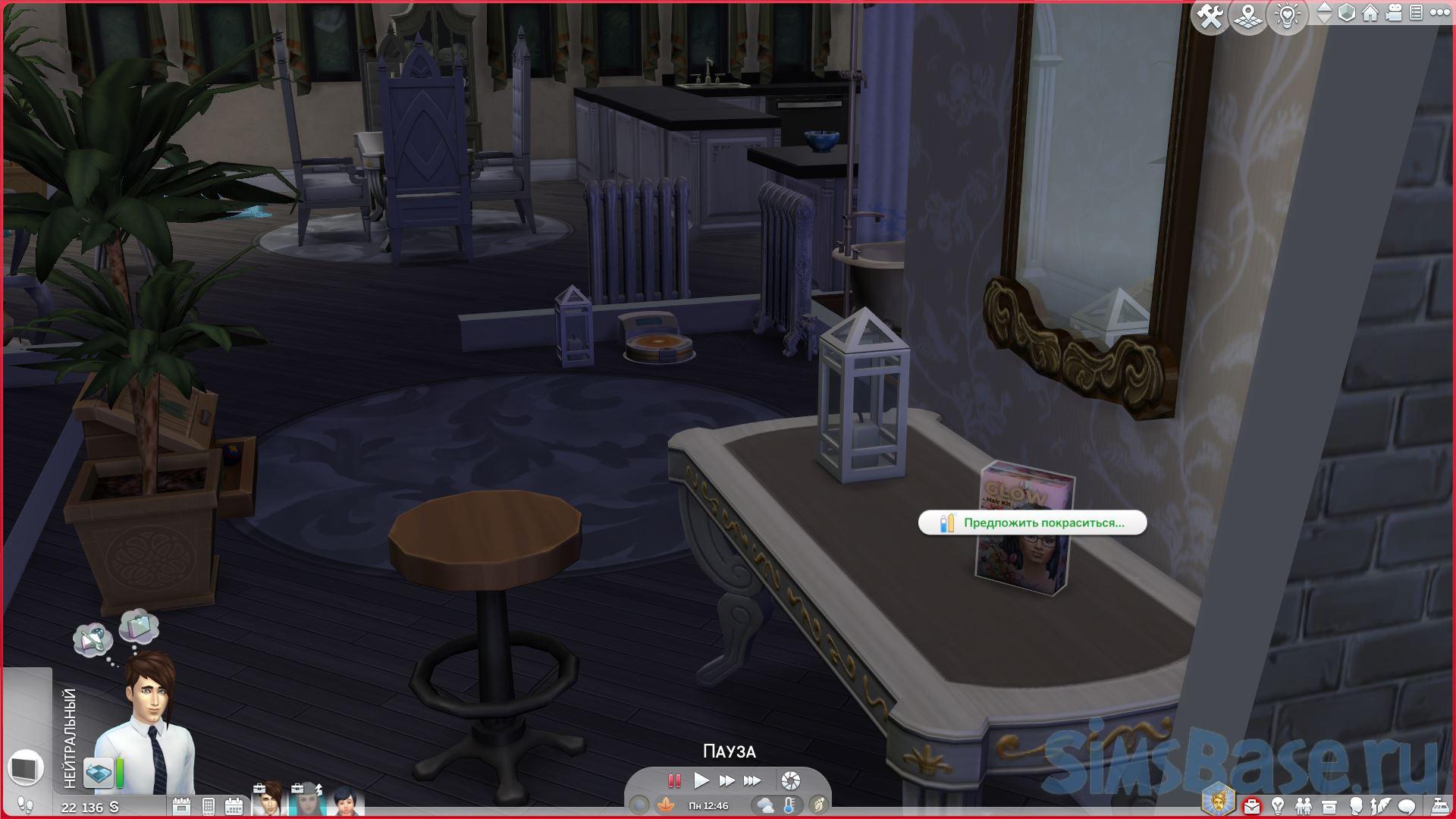Open the Relationships panel two-people icon
The height and width of the screenshot is (819, 1456).
pyautogui.click(x=1304, y=805)
